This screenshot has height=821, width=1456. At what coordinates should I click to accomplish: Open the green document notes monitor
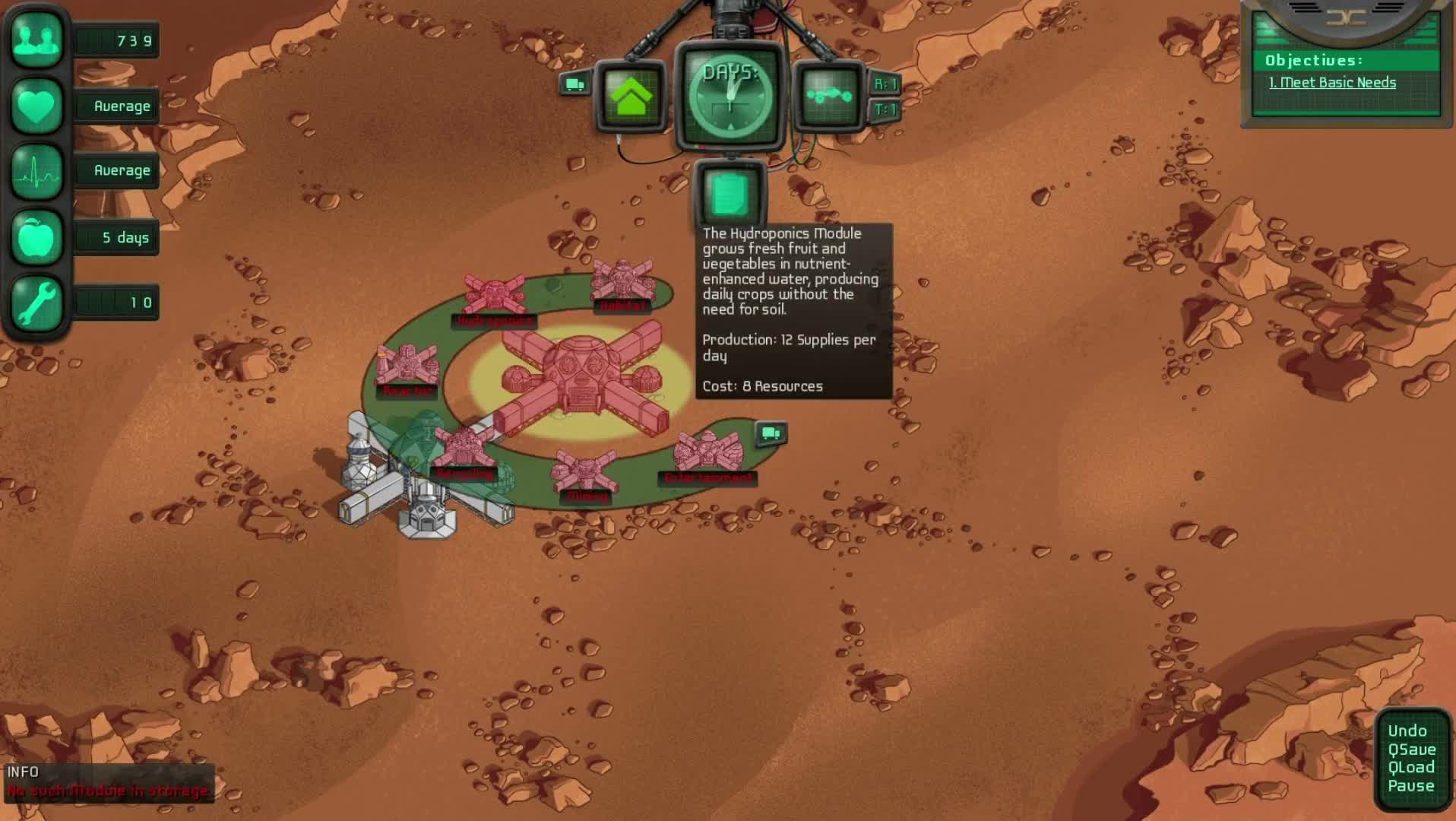[730, 195]
